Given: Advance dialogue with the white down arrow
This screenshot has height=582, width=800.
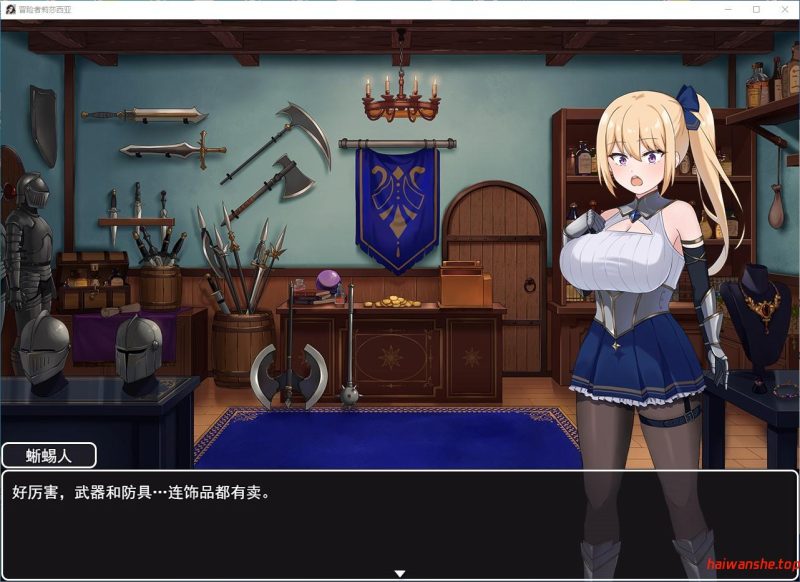Looking at the screenshot, I should click(x=399, y=573).
